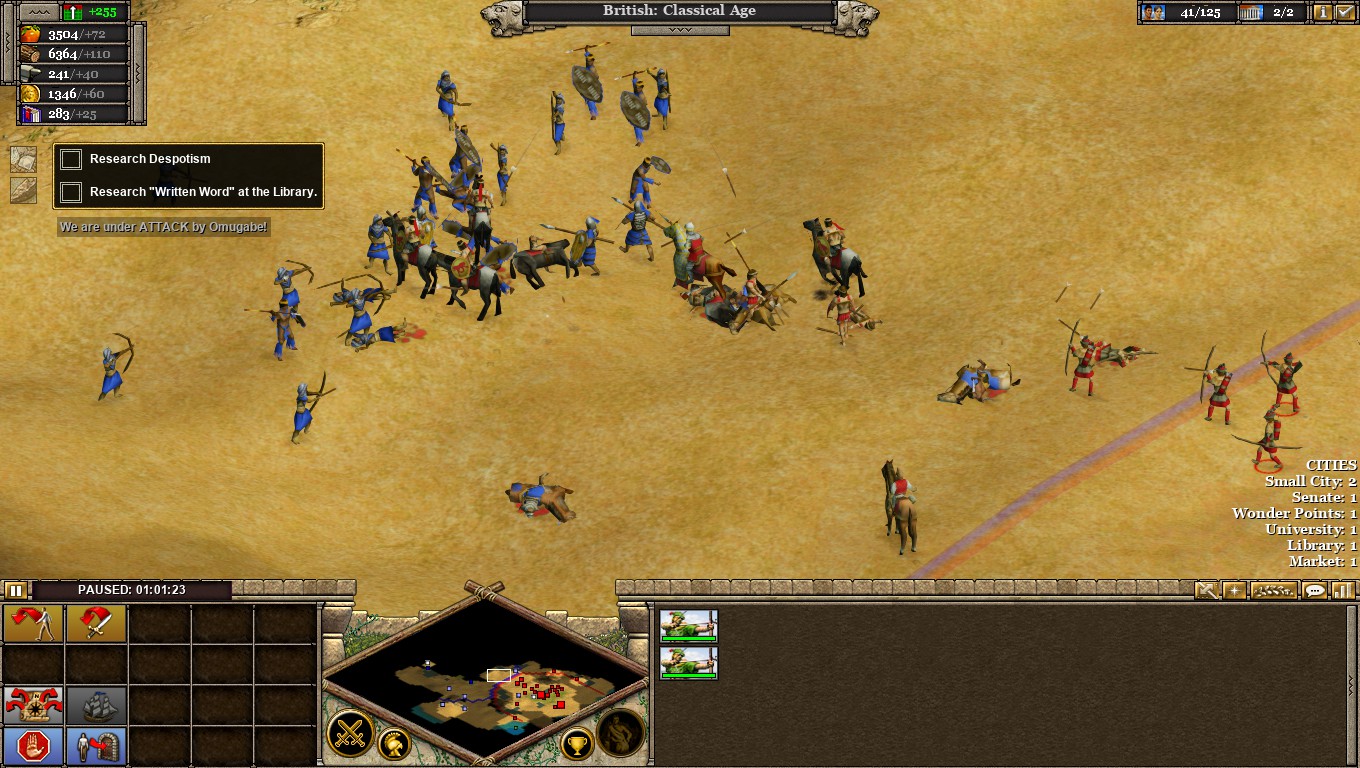Select the top archer unit portrait
The width and height of the screenshot is (1360, 768).
689,623
